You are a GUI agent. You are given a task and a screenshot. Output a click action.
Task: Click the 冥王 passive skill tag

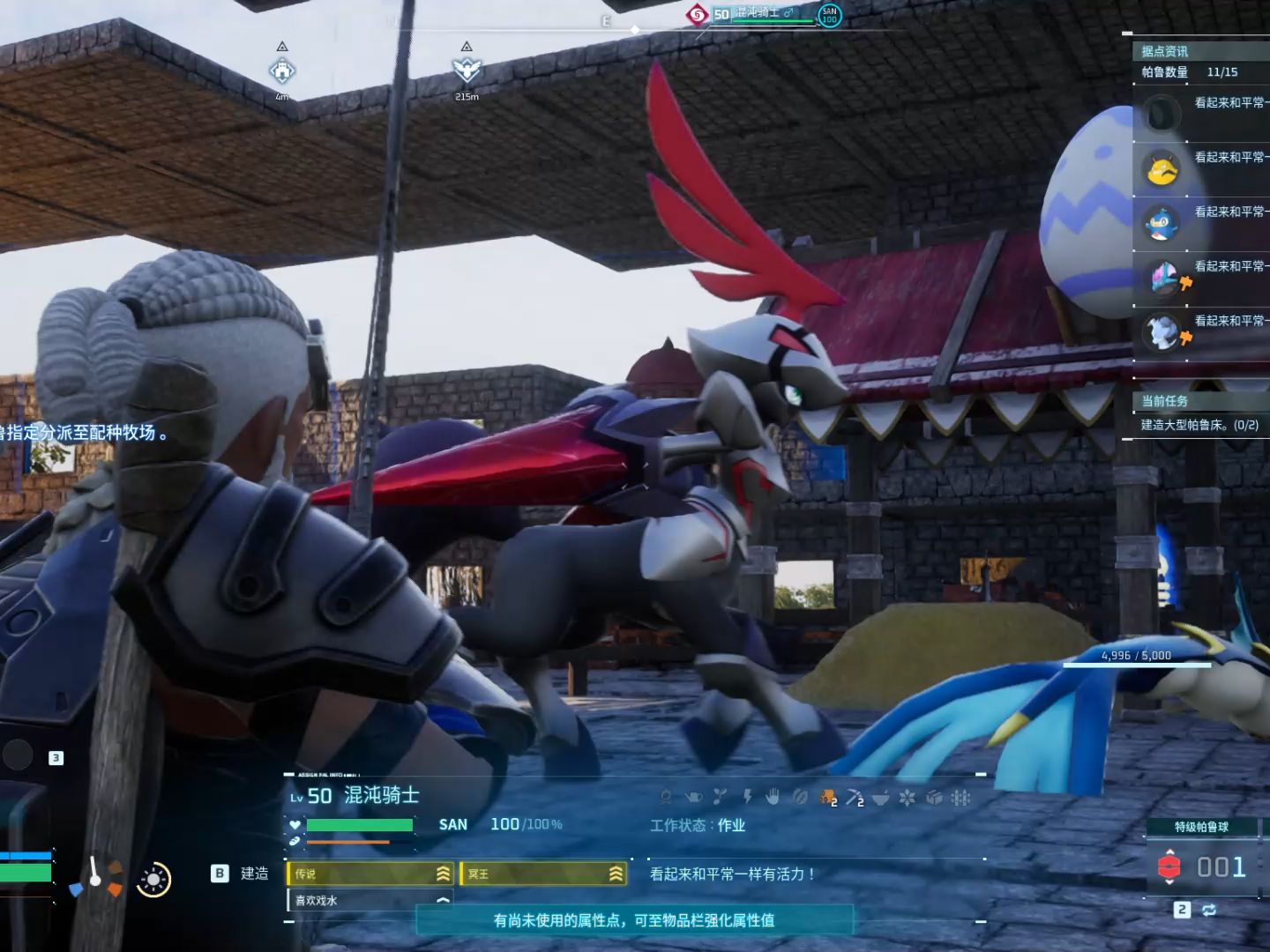pos(542,874)
